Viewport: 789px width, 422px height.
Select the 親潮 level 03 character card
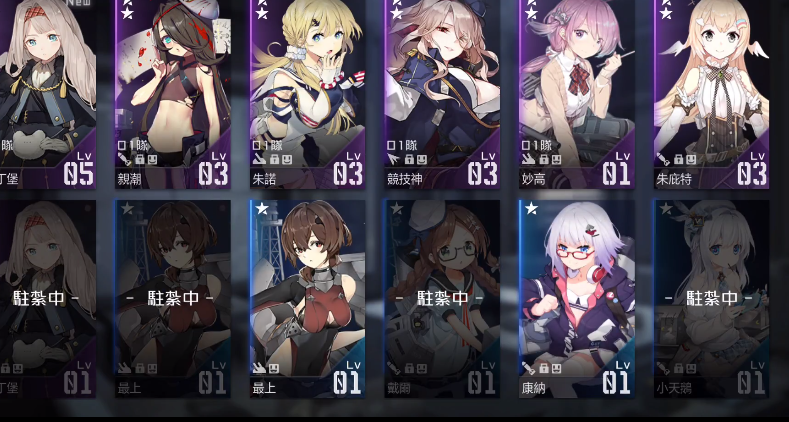pos(172,93)
